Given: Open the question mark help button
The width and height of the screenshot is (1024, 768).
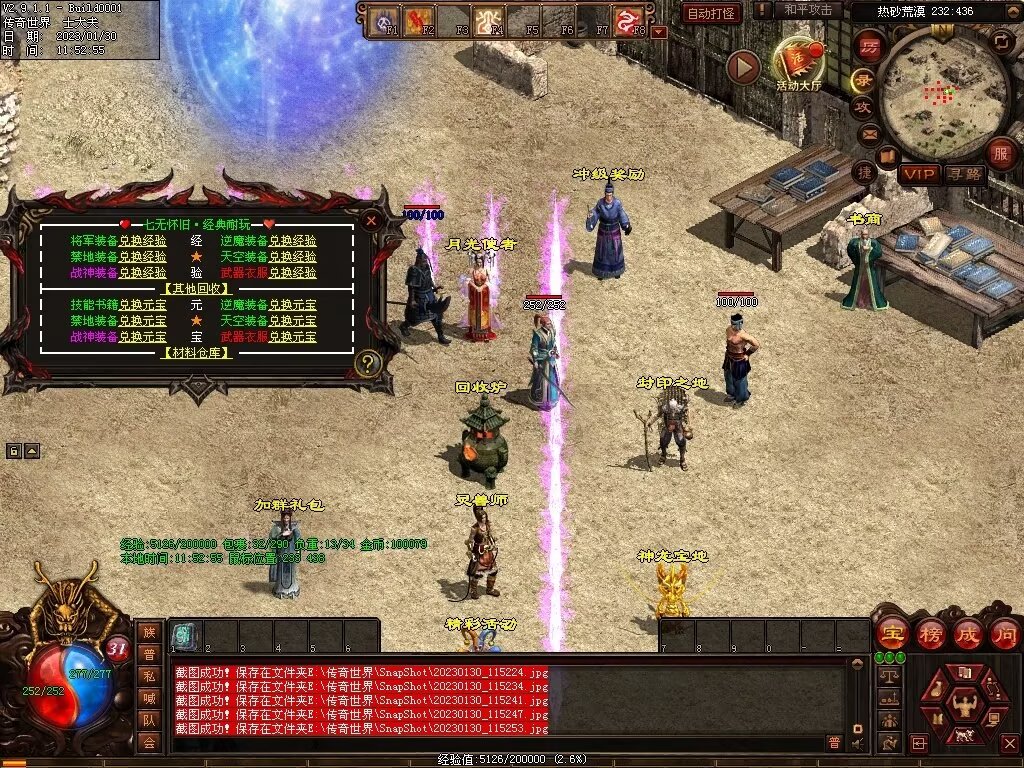Looking at the screenshot, I should pos(368,364).
